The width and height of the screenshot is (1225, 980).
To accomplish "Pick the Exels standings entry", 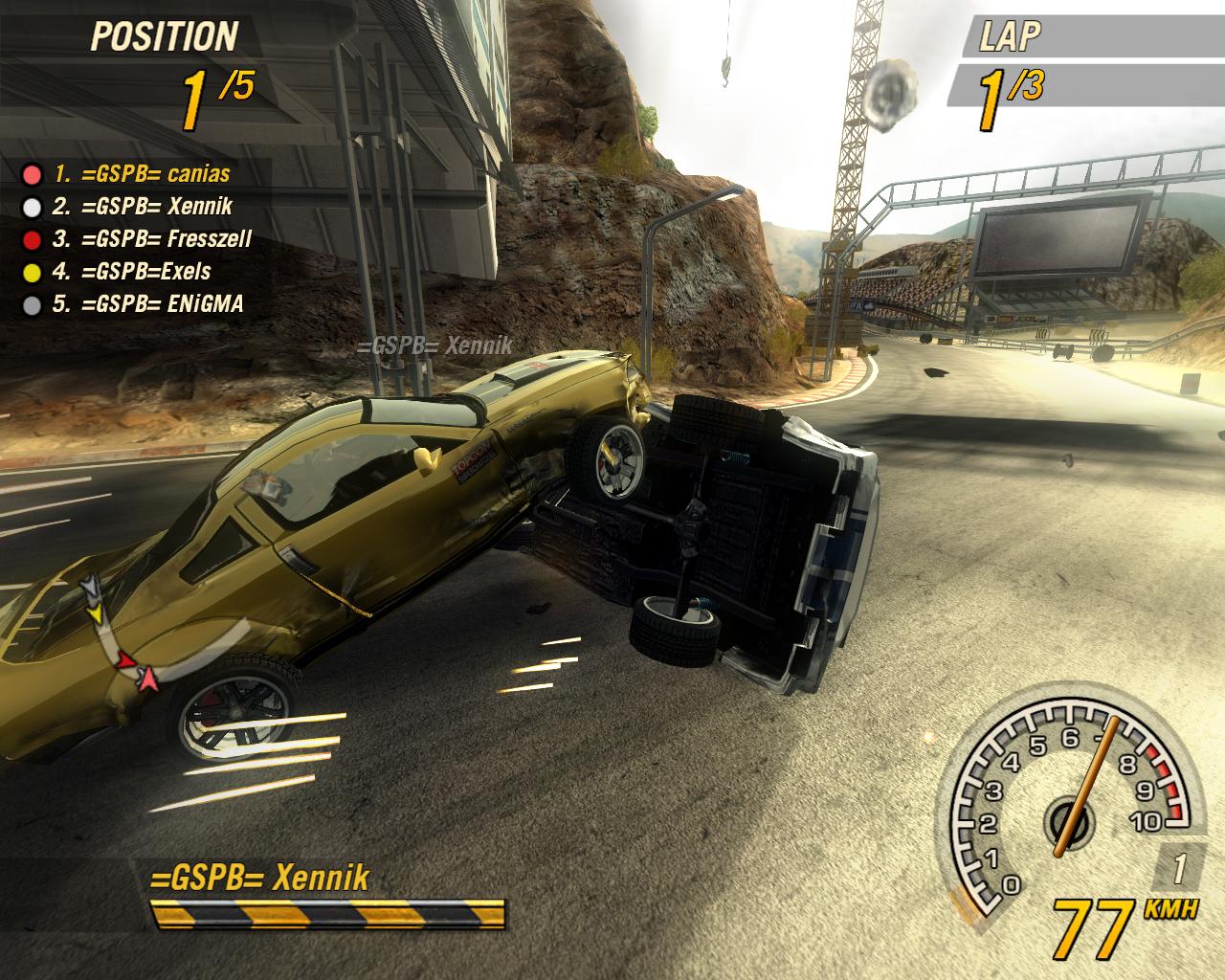I will click(131, 272).
